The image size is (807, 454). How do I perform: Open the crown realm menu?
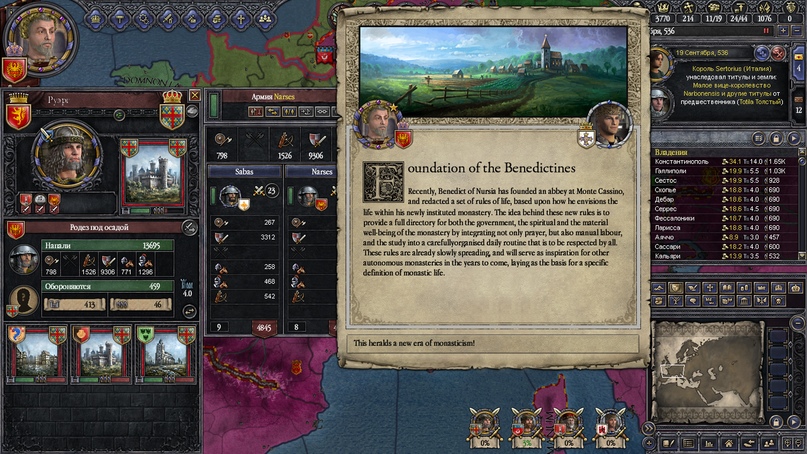coord(96,17)
